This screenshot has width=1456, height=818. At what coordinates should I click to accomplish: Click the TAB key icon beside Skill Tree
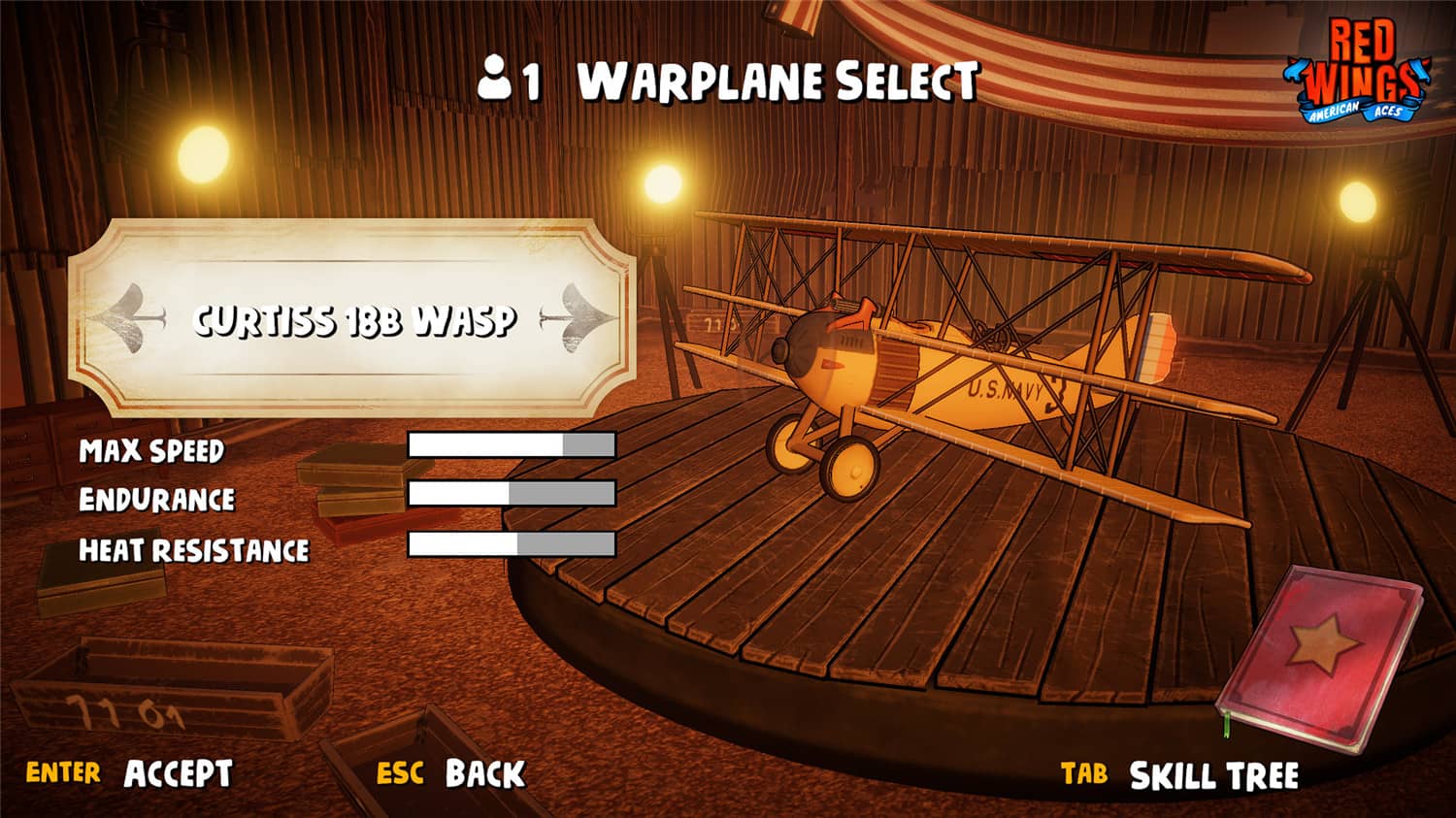tap(1084, 773)
